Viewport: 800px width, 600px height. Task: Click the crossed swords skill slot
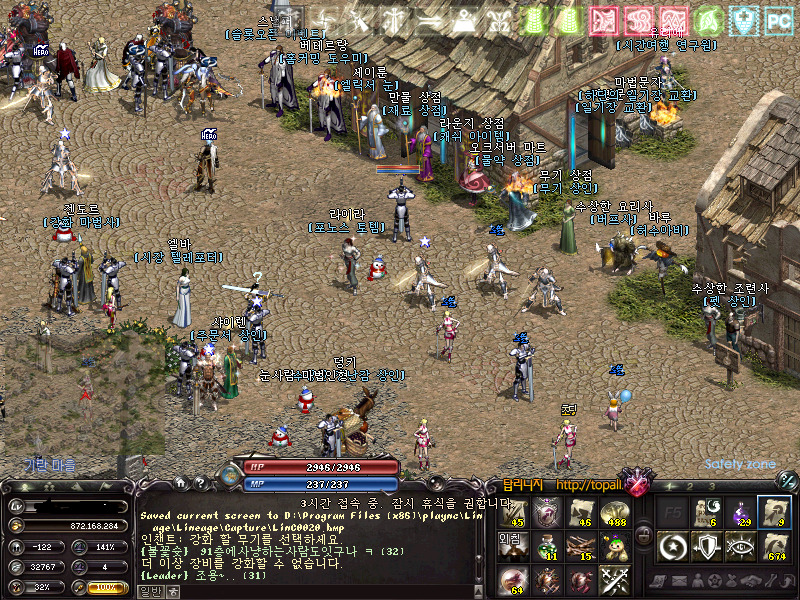[613, 578]
